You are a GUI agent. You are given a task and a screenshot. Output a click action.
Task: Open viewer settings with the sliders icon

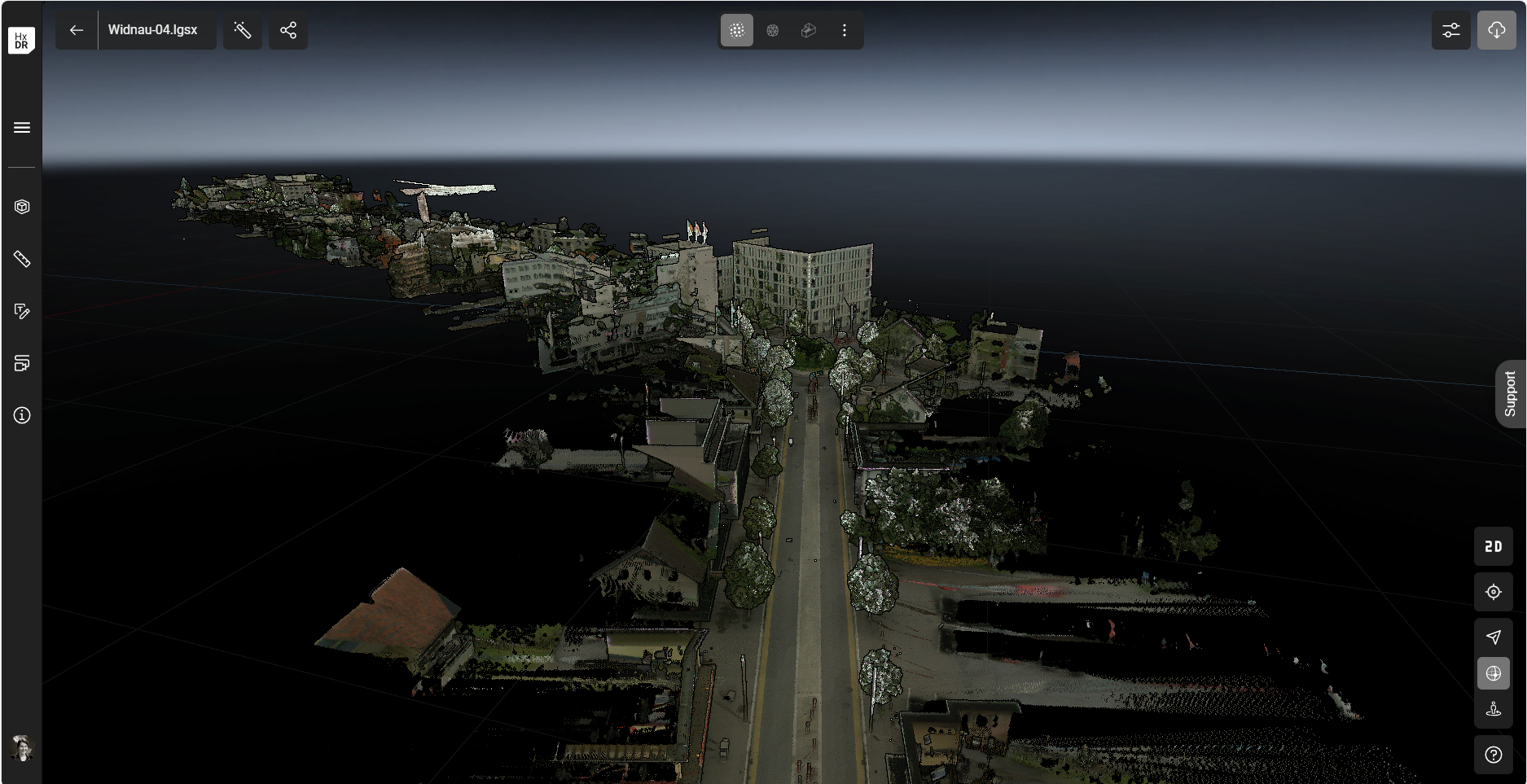pyautogui.click(x=1450, y=30)
